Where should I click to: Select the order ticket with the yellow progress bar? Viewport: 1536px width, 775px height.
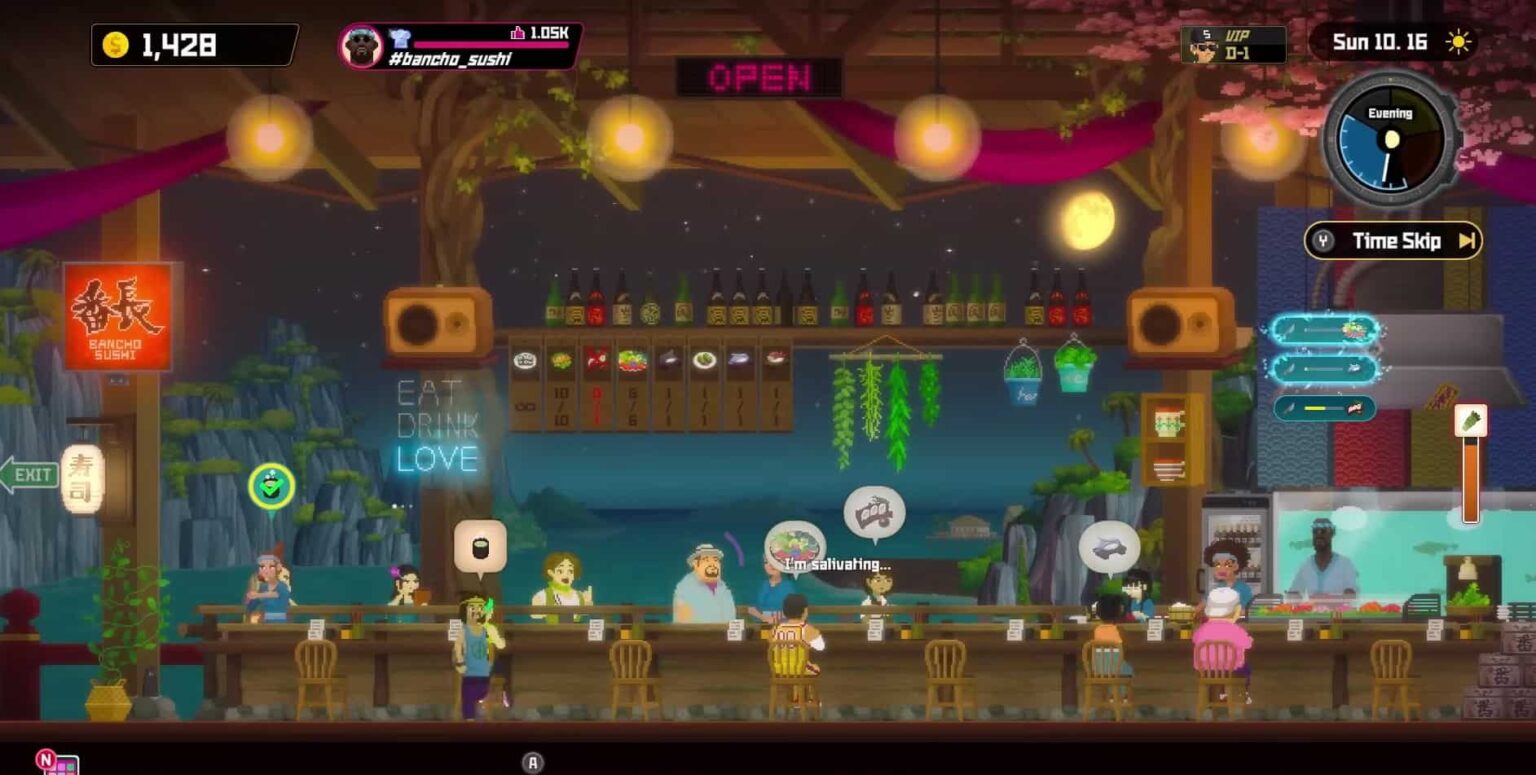[x=1324, y=408]
